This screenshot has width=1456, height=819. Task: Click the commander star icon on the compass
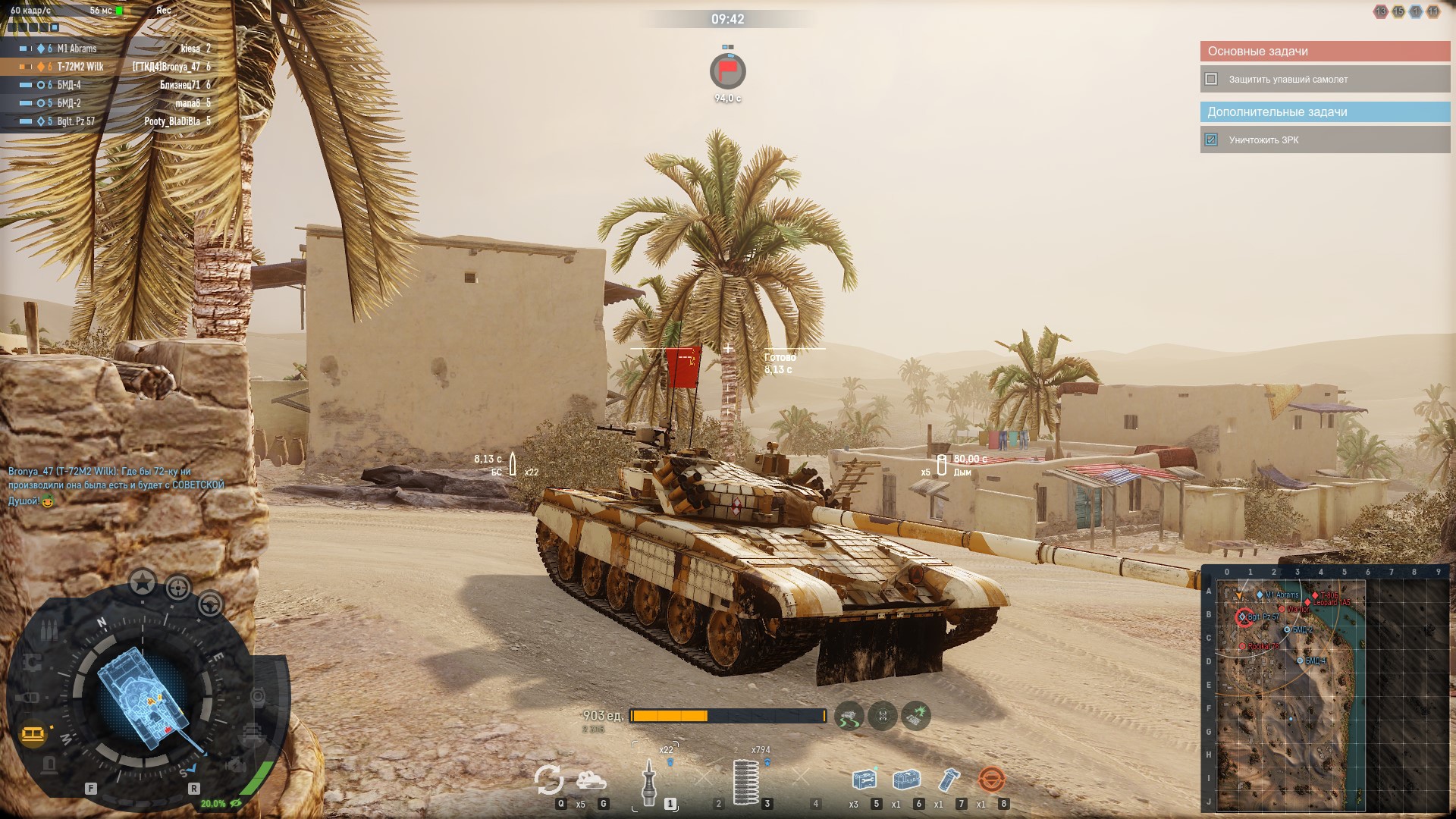click(x=143, y=582)
